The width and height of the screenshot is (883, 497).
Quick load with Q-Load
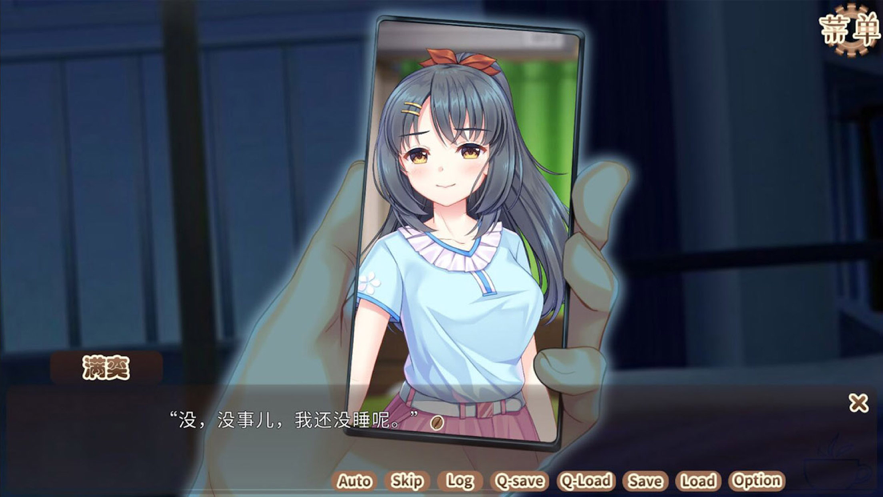585,481
